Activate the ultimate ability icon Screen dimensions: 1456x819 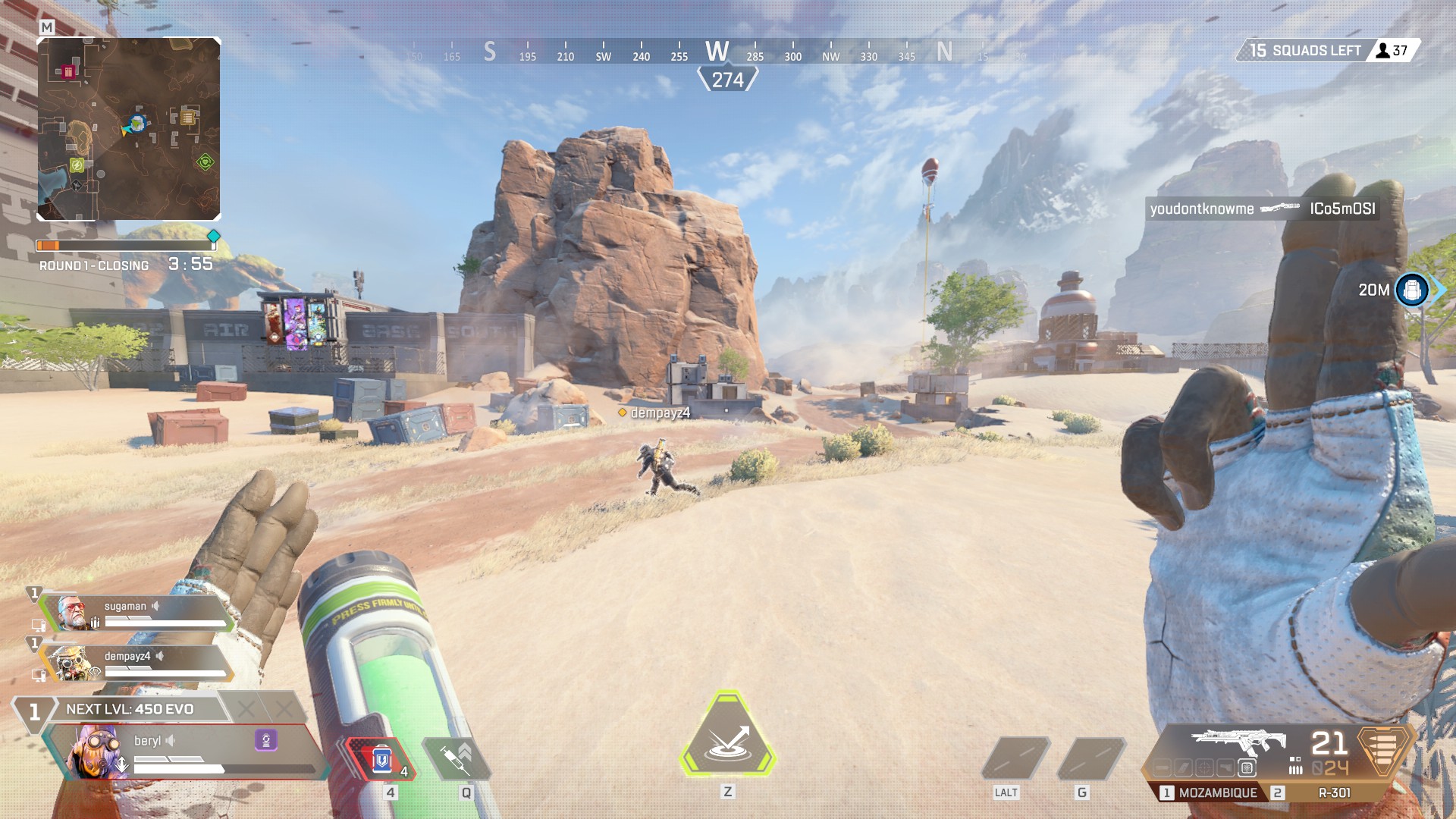(x=727, y=736)
